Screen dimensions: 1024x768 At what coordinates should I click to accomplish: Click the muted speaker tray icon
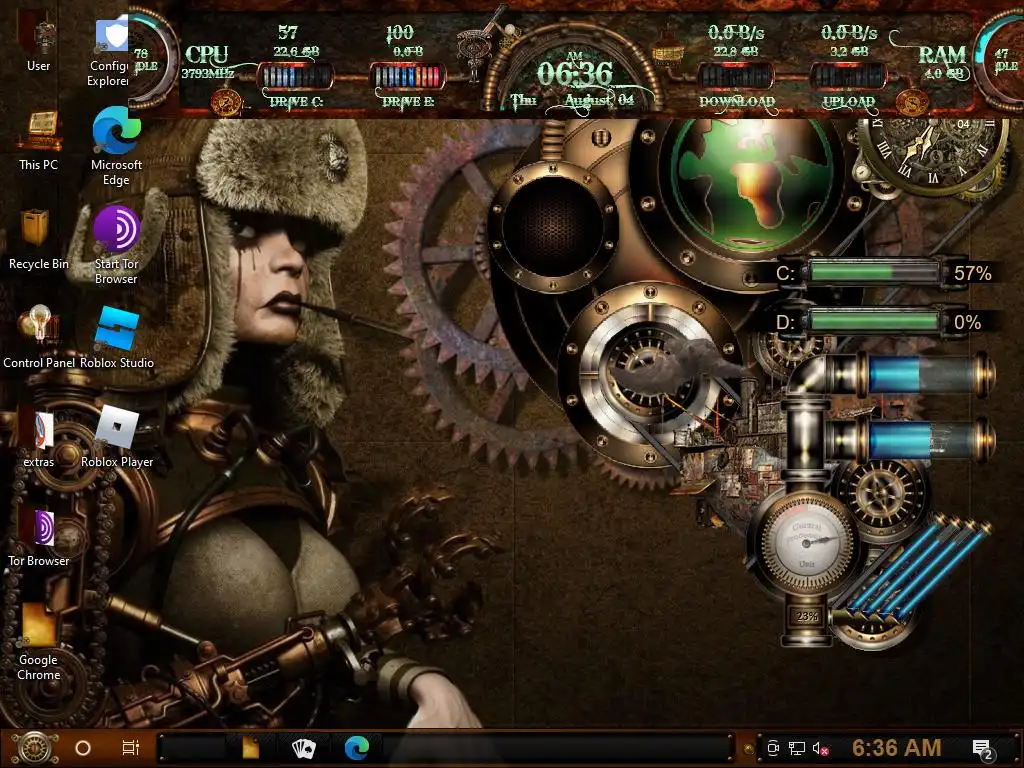pos(821,747)
